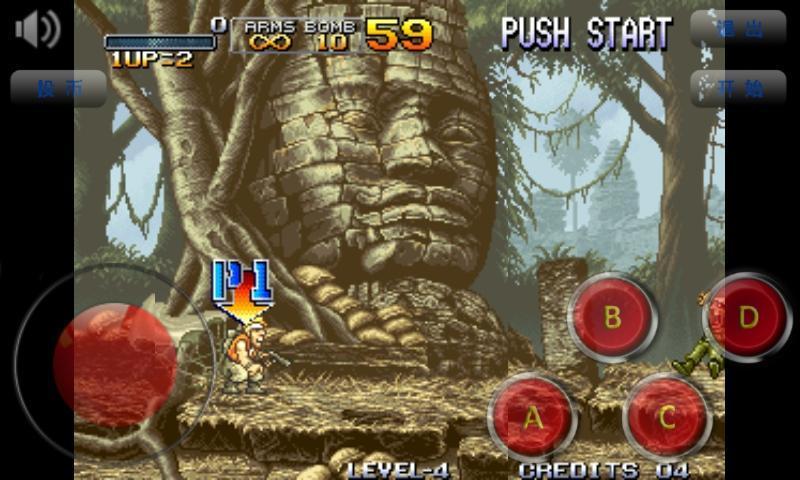Tap the red A action button
This screenshot has width=800, height=480.
(533, 417)
